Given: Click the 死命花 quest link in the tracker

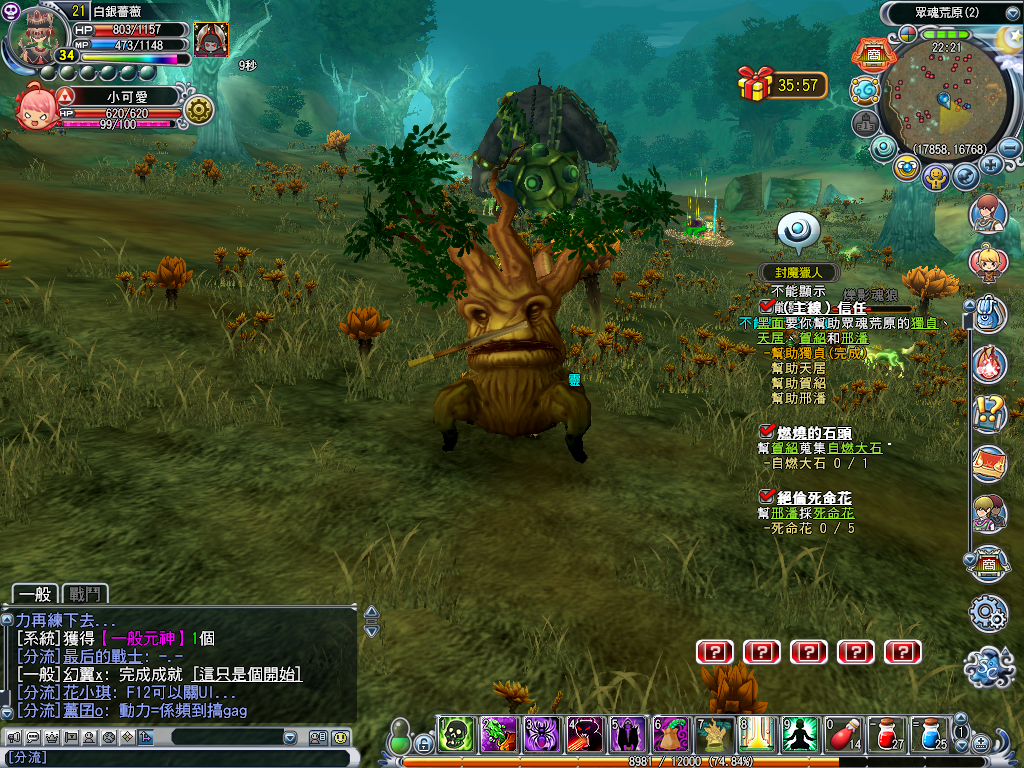Looking at the screenshot, I should [833, 513].
